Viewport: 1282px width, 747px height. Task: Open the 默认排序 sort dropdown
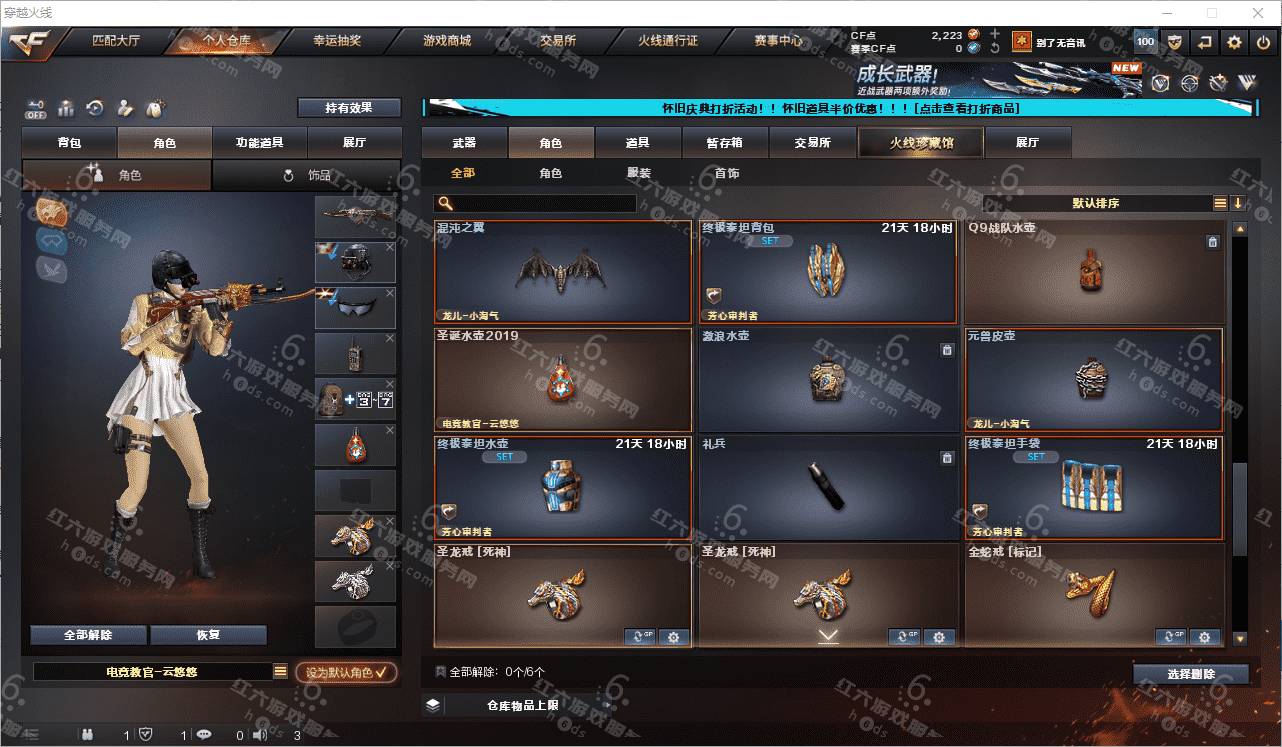pos(1095,203)
